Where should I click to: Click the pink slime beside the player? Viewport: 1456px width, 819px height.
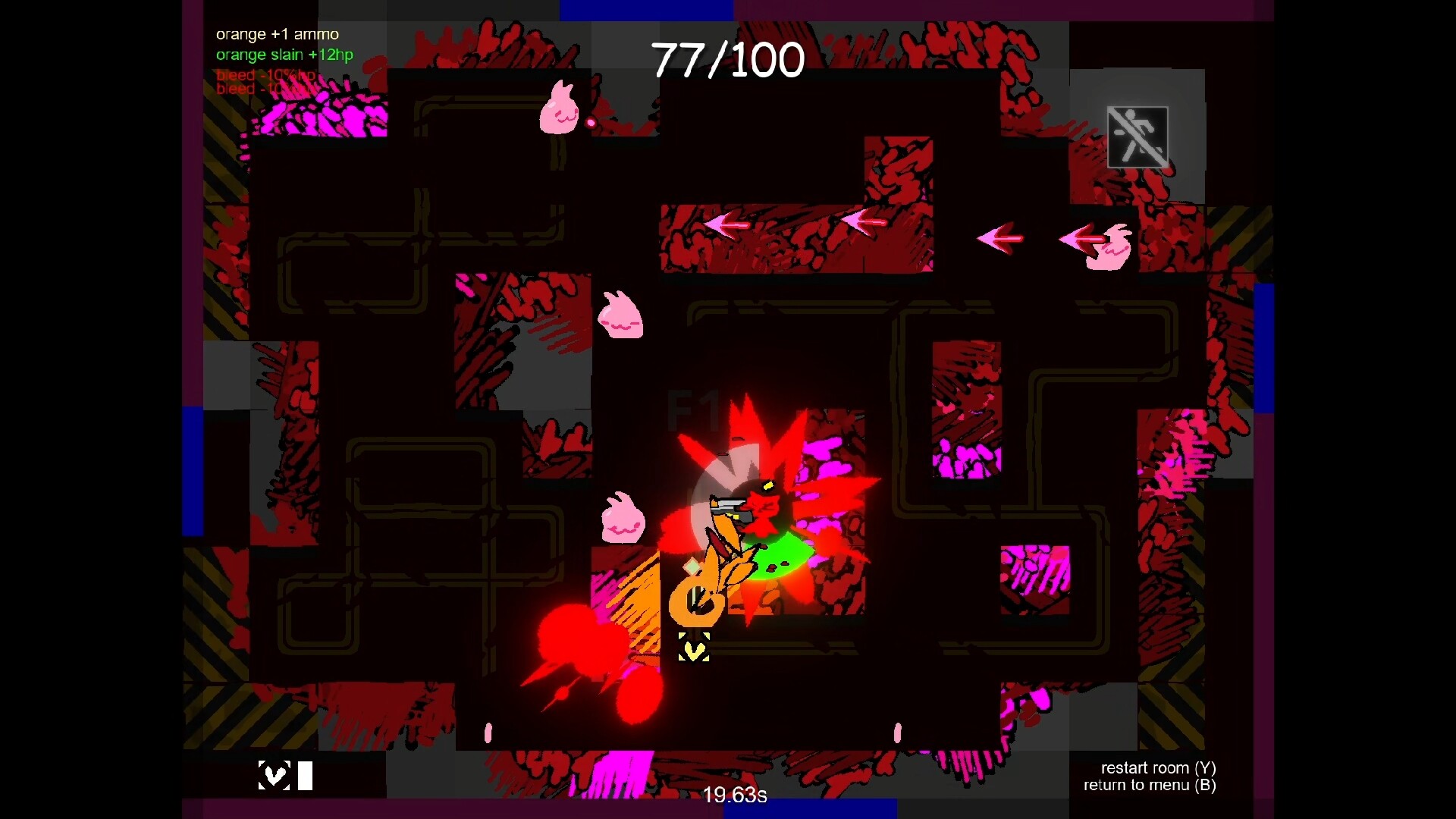pyautogui.click(x=622, y=516)
